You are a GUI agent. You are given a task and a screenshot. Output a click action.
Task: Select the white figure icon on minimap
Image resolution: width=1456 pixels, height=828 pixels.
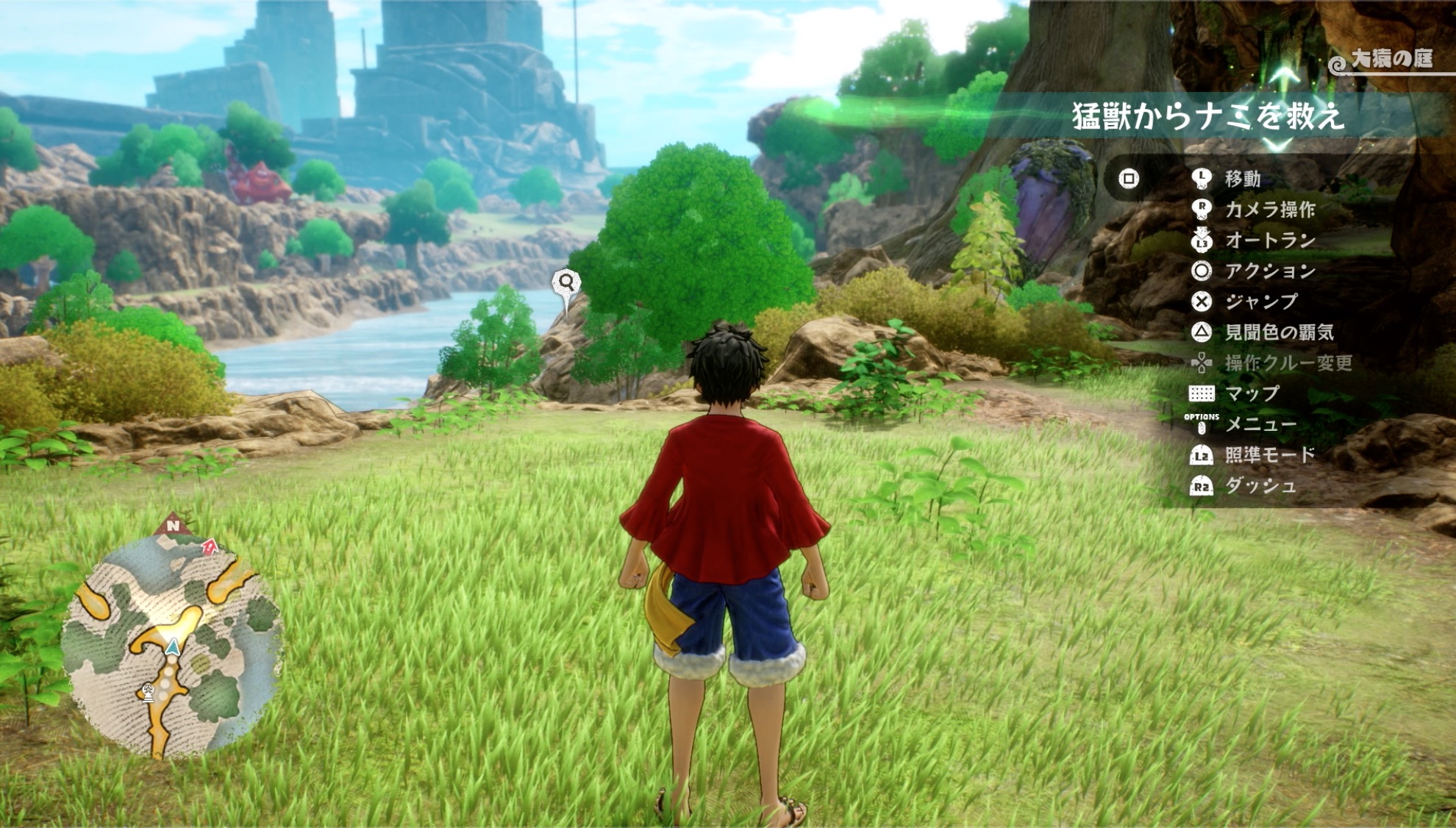click(148, 692)
